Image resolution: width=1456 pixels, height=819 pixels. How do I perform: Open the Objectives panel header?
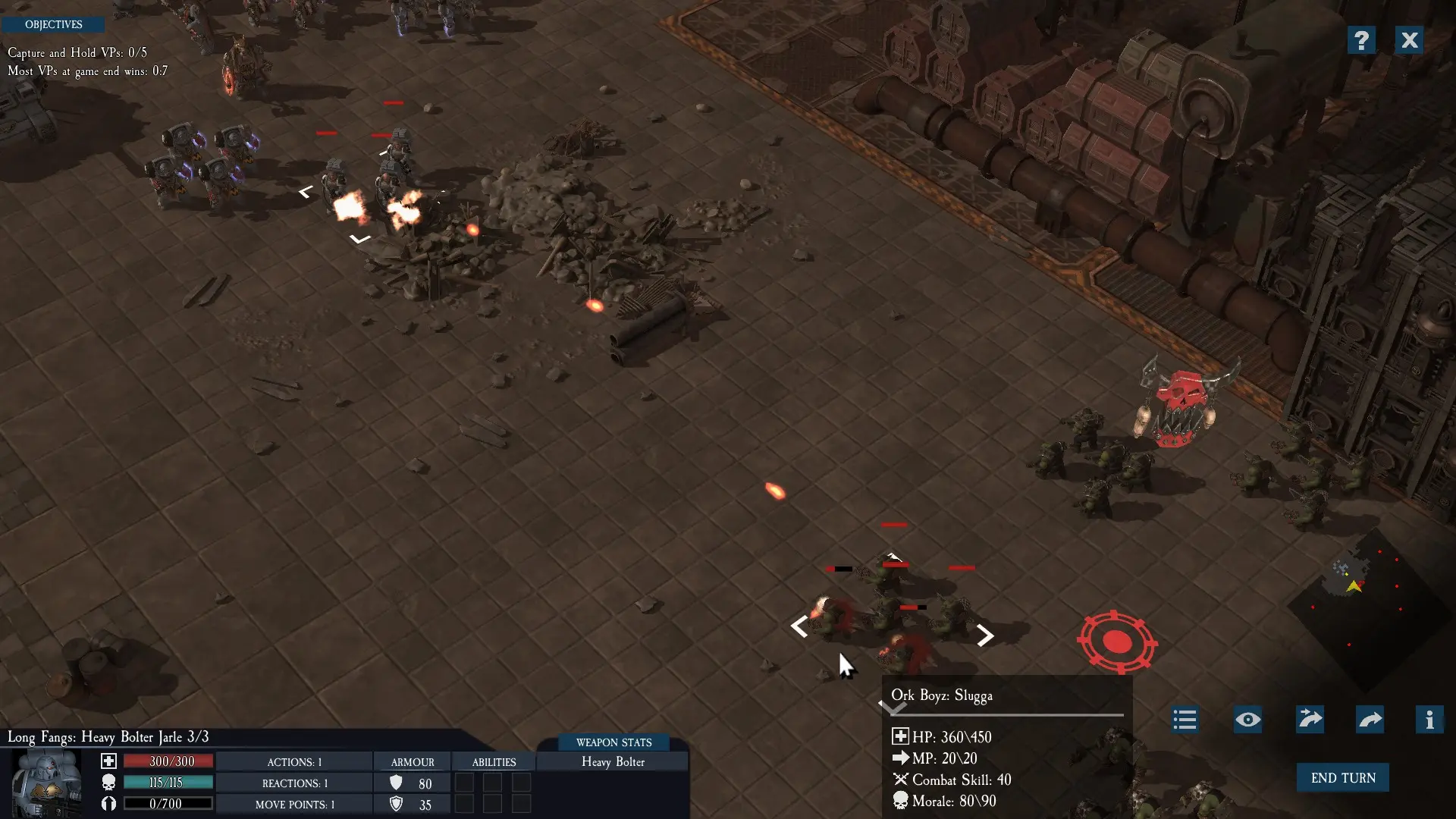tap(53, 25)
